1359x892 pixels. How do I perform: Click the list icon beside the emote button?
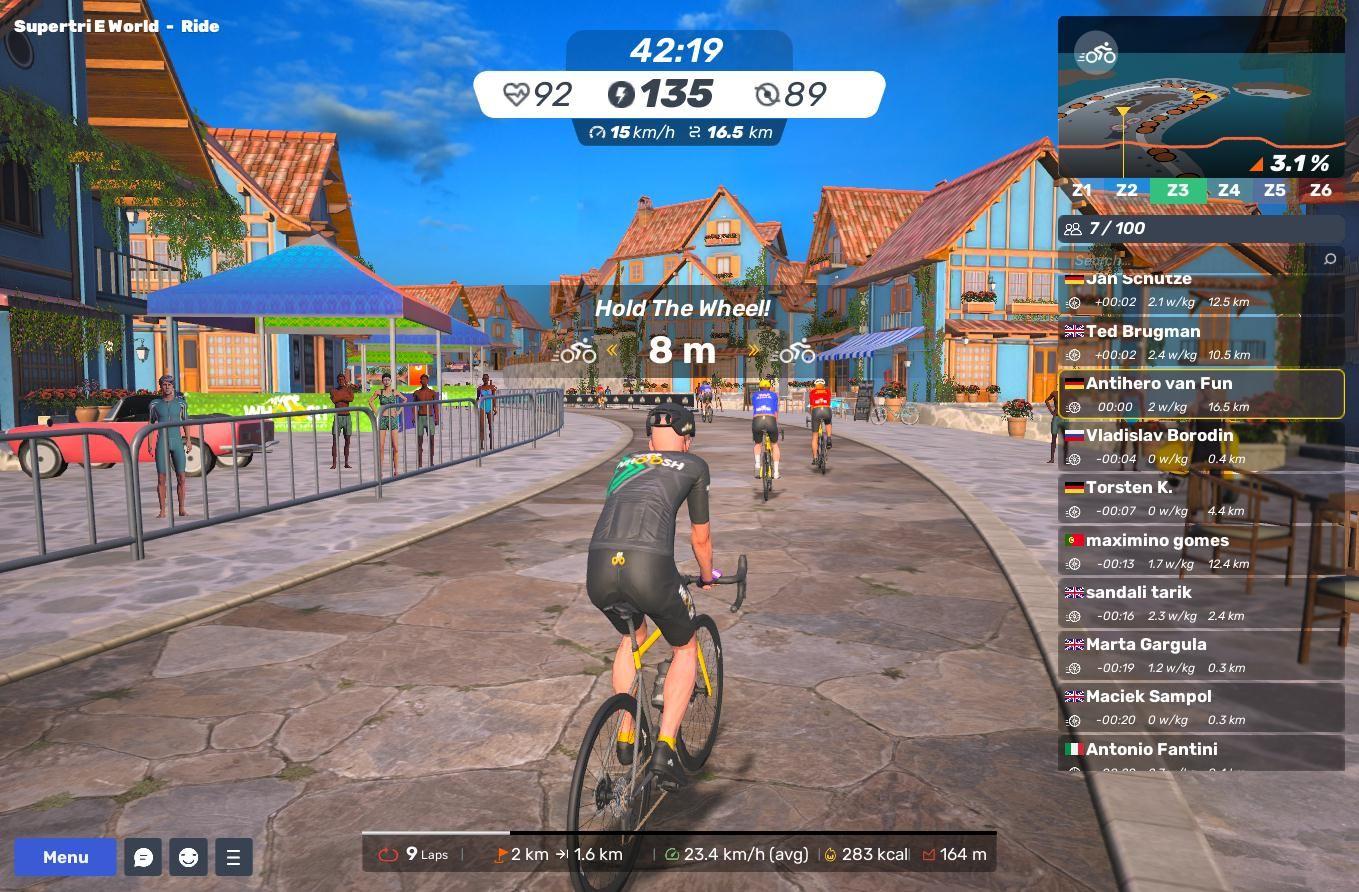tap(233, 857)
